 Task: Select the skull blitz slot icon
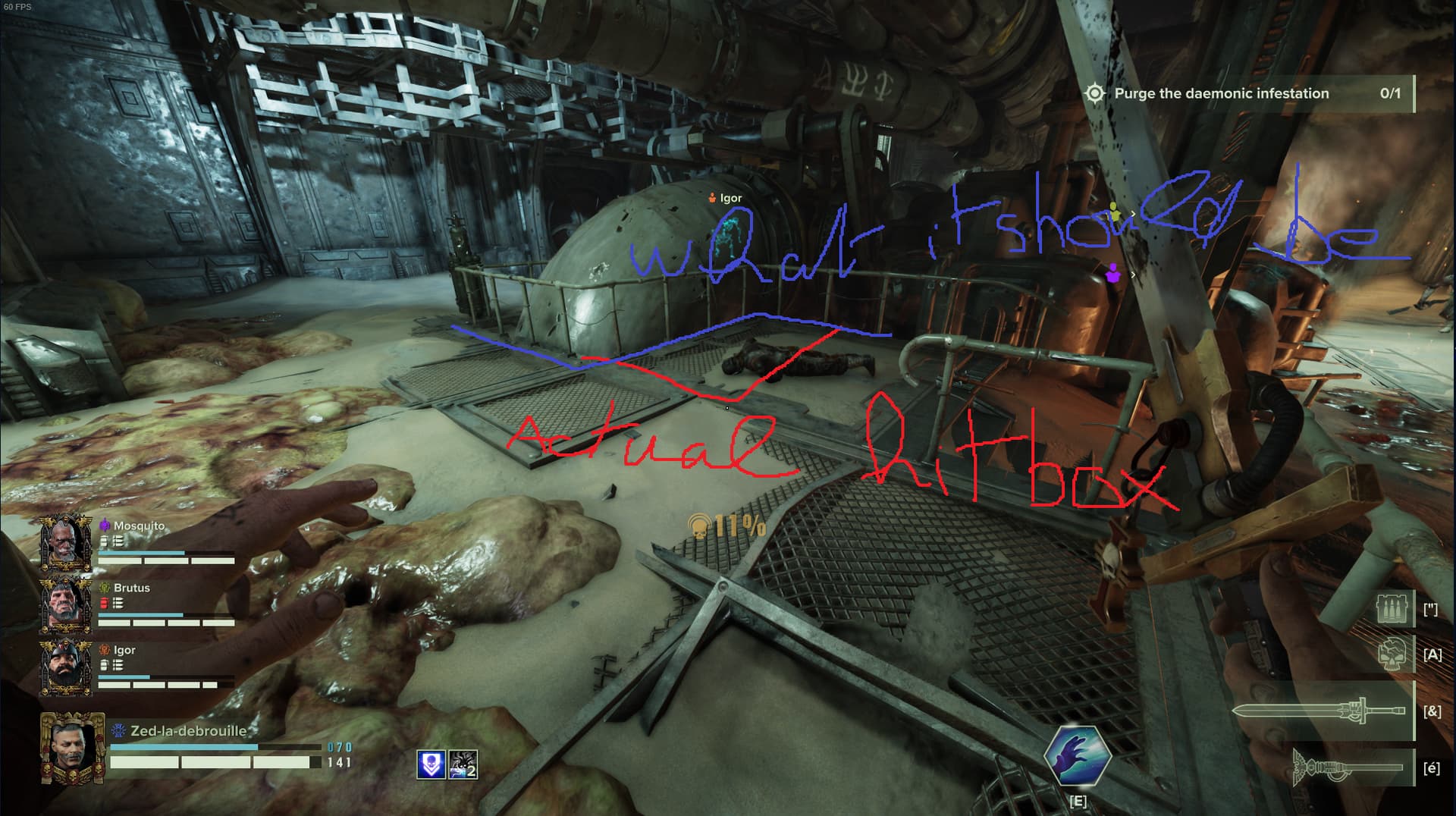pyautogui.click(x=1395, y=654)
